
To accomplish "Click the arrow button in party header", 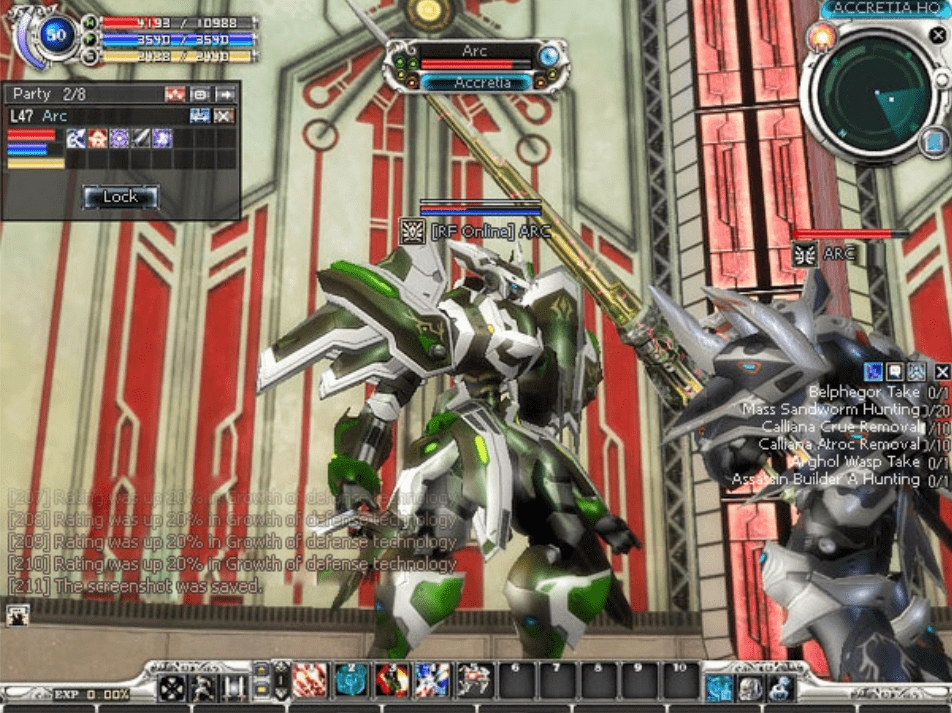I will (225, 94).
